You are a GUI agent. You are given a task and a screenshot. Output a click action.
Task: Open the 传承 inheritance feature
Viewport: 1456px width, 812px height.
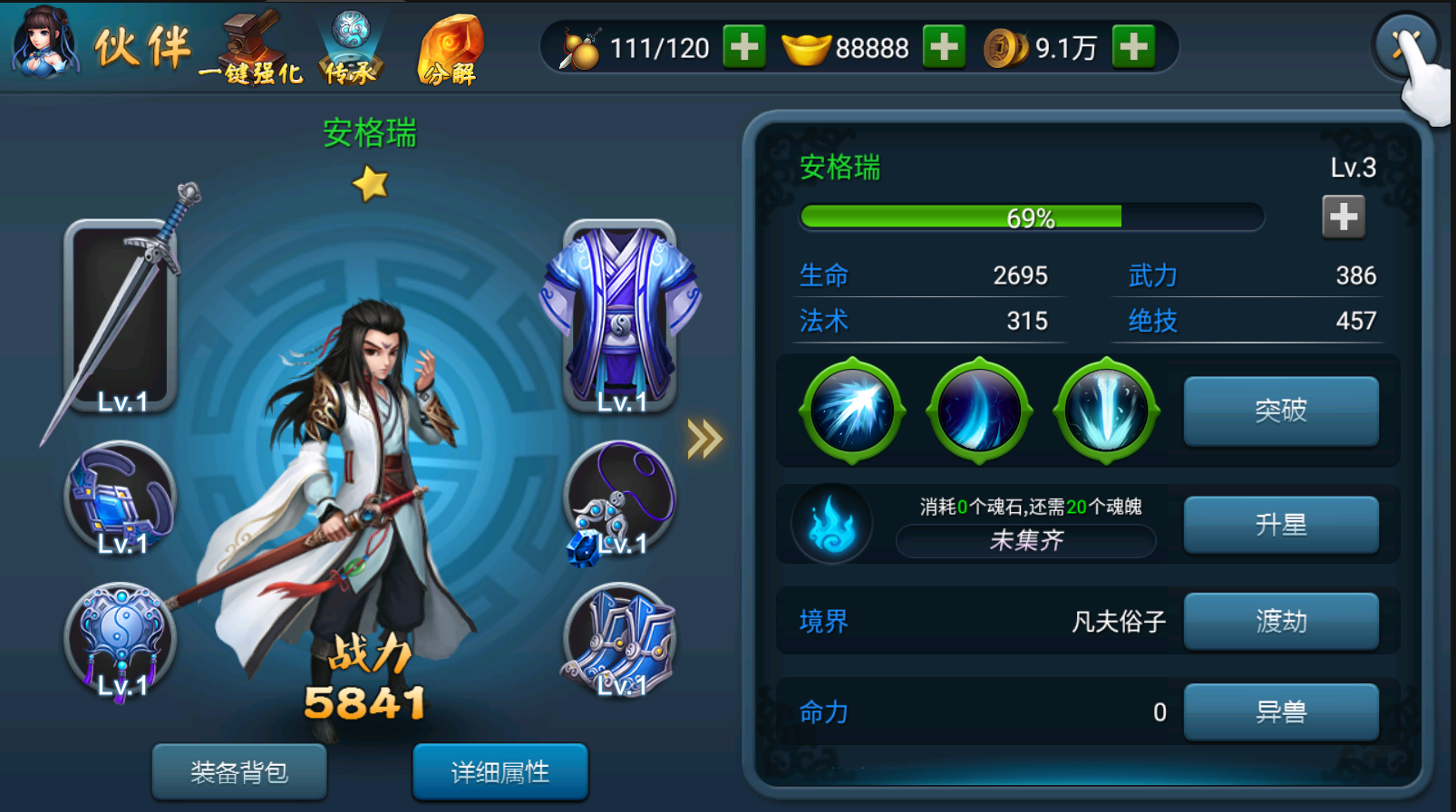click(x=351, y=50)
